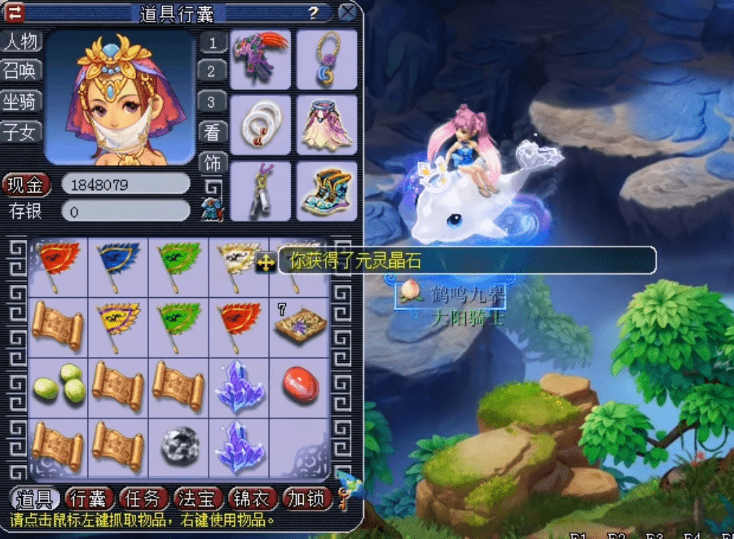Switch to the 法宝 treasure tab

point(196,497)
